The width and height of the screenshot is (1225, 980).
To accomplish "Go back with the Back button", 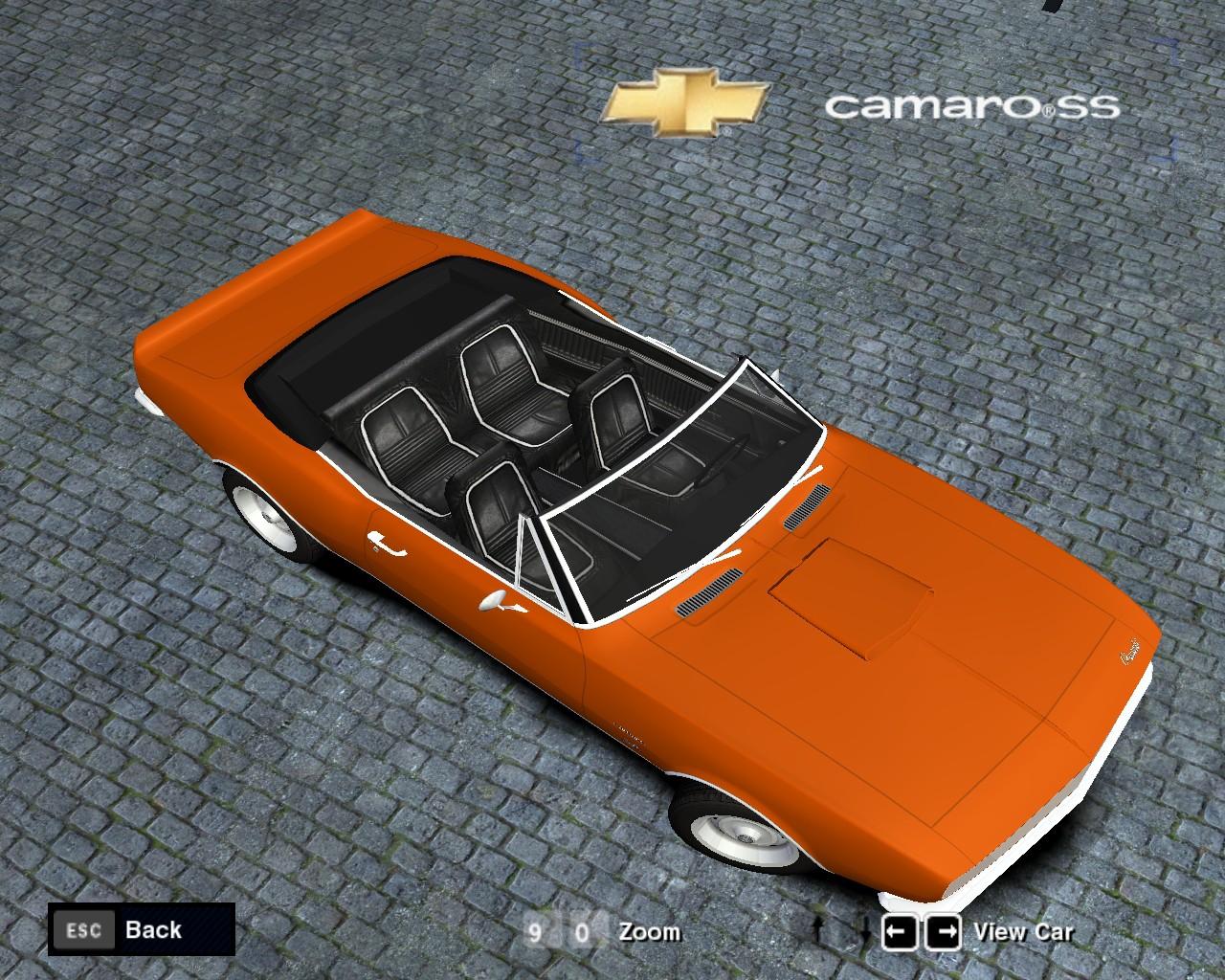I will point(141,929).
